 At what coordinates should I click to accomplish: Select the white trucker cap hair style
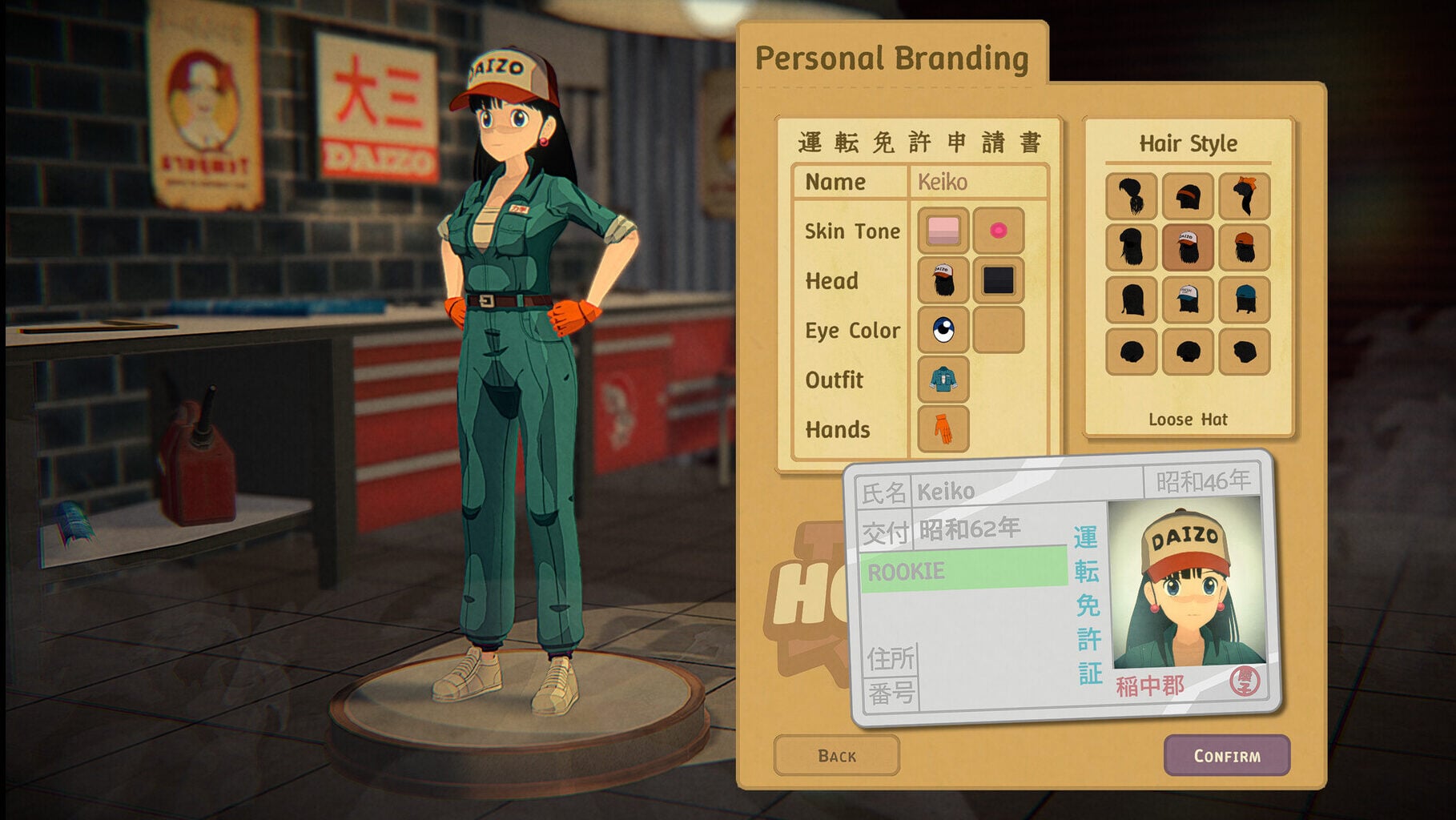click(x=1188, y=298)
